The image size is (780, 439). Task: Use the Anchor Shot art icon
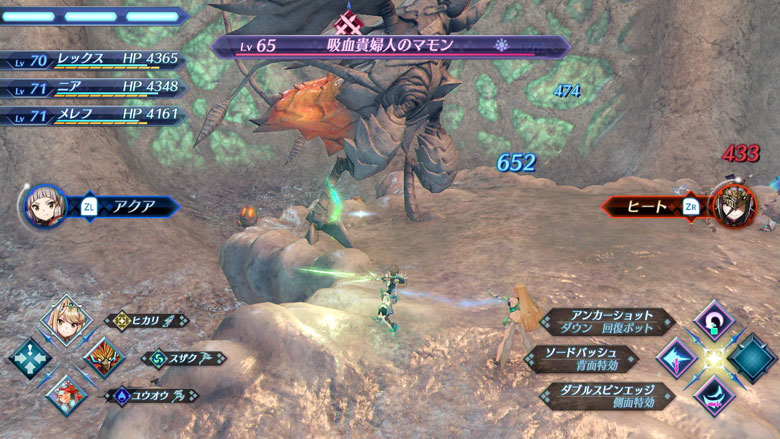click(x=715, y=322)
